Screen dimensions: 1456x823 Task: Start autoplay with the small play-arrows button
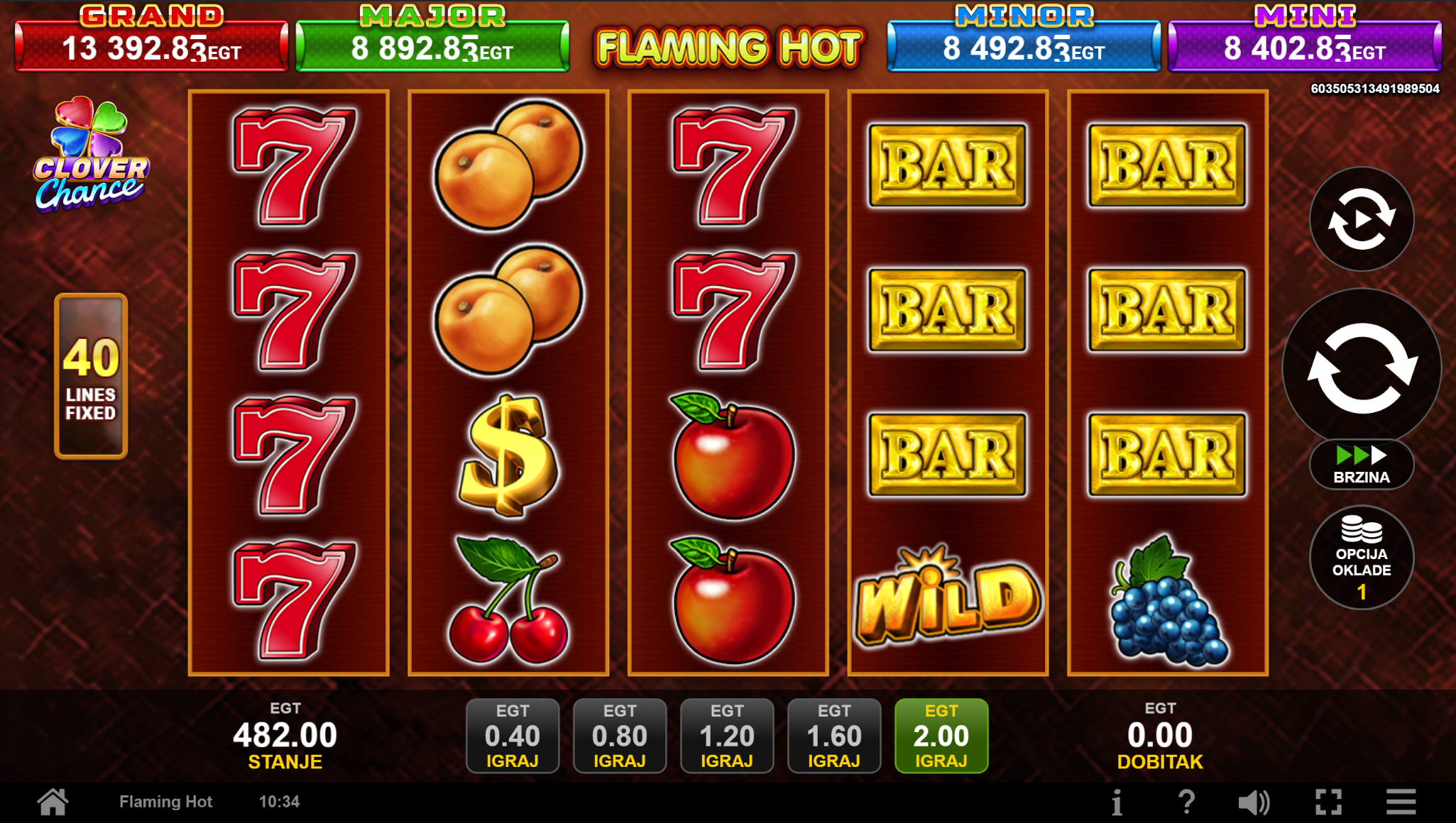[x=1362, y=219]
